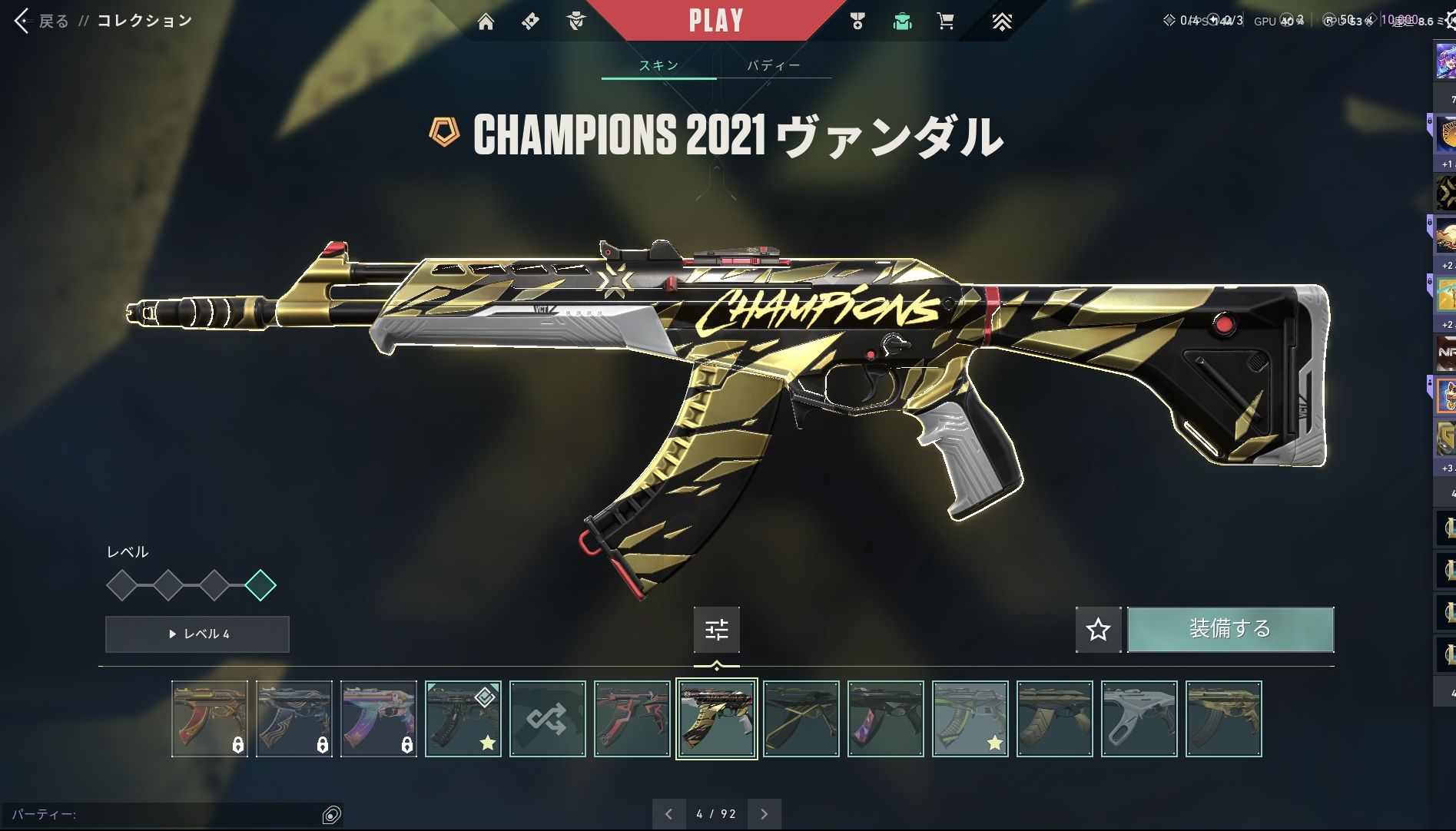Open the store cart icon

tap(945, 22)
